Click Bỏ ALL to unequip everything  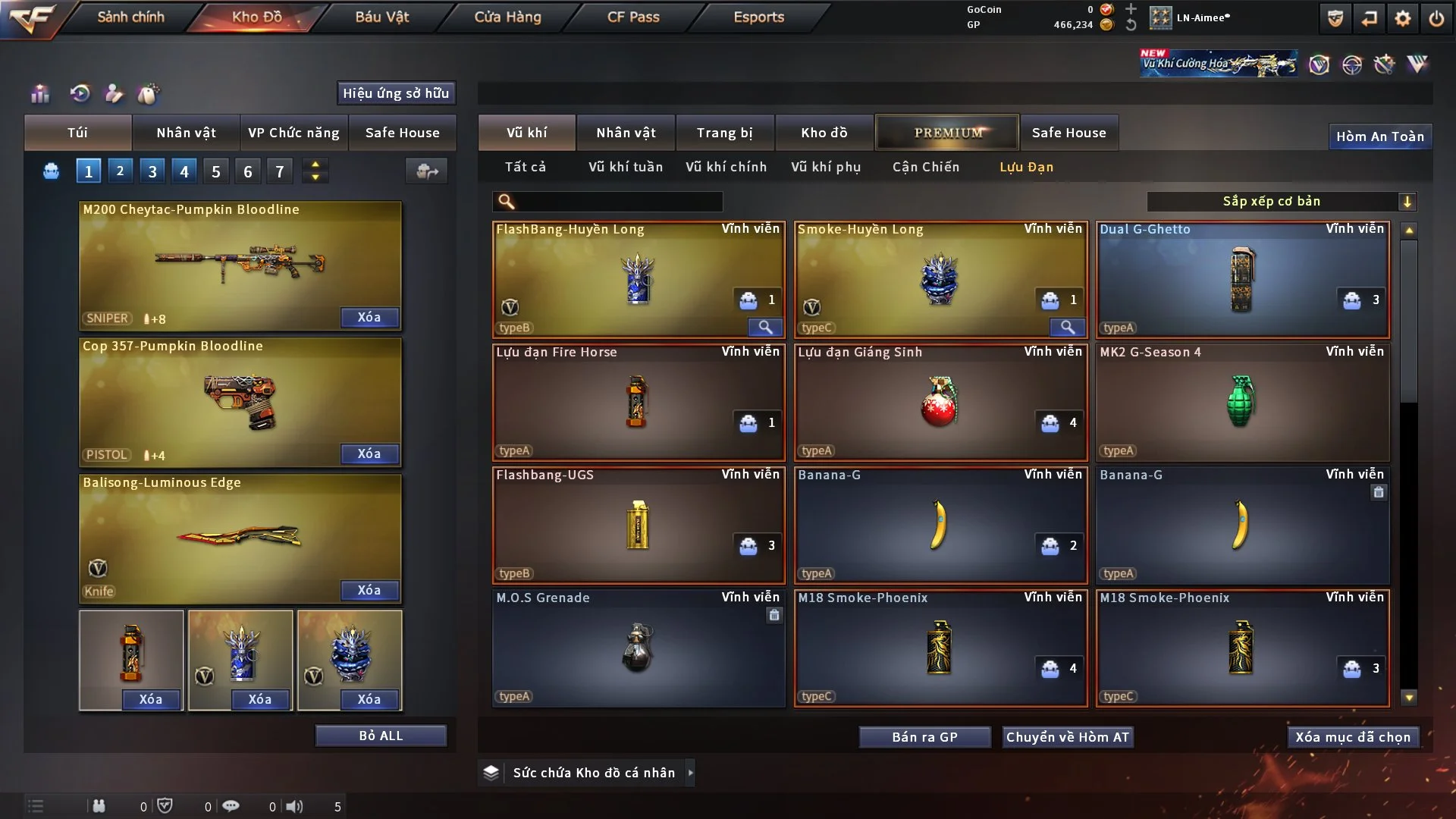coord(381,736)
